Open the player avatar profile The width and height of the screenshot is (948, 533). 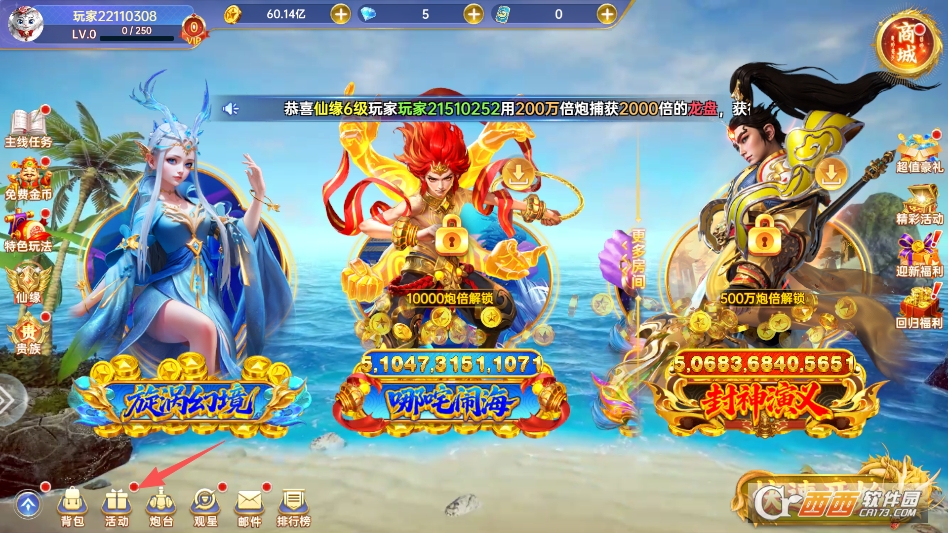[x=26, y=22]
